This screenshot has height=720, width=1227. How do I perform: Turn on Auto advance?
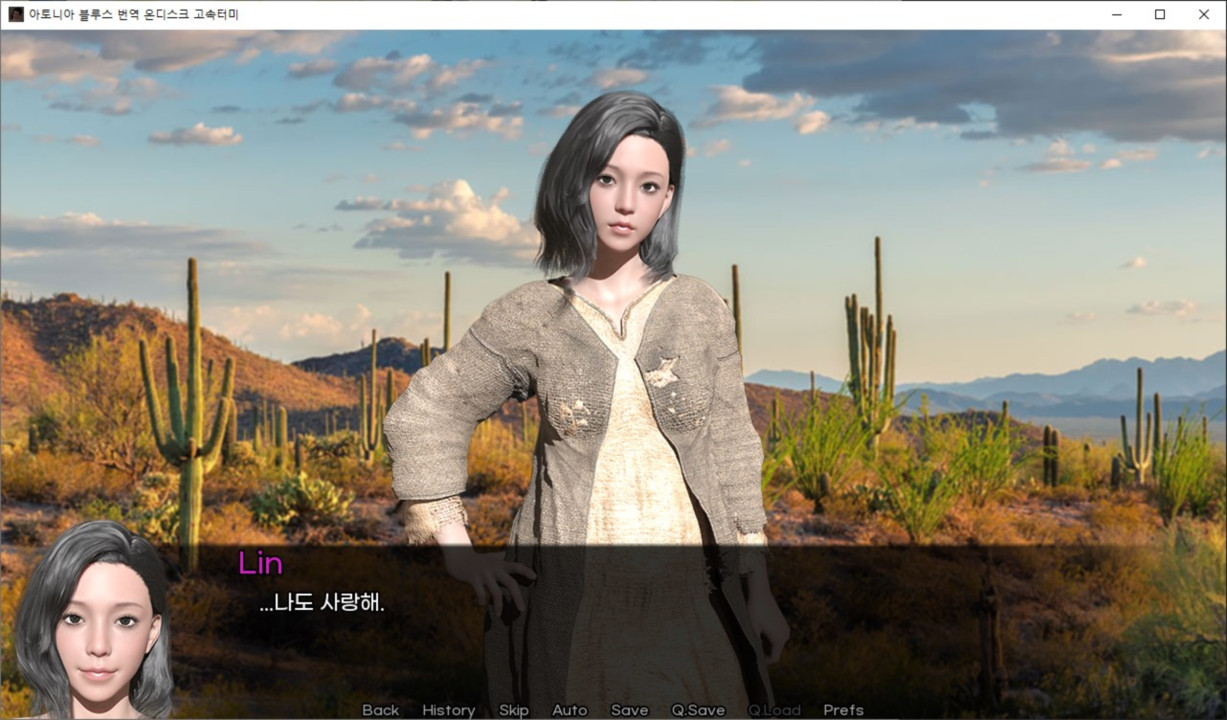pos(570,710)
